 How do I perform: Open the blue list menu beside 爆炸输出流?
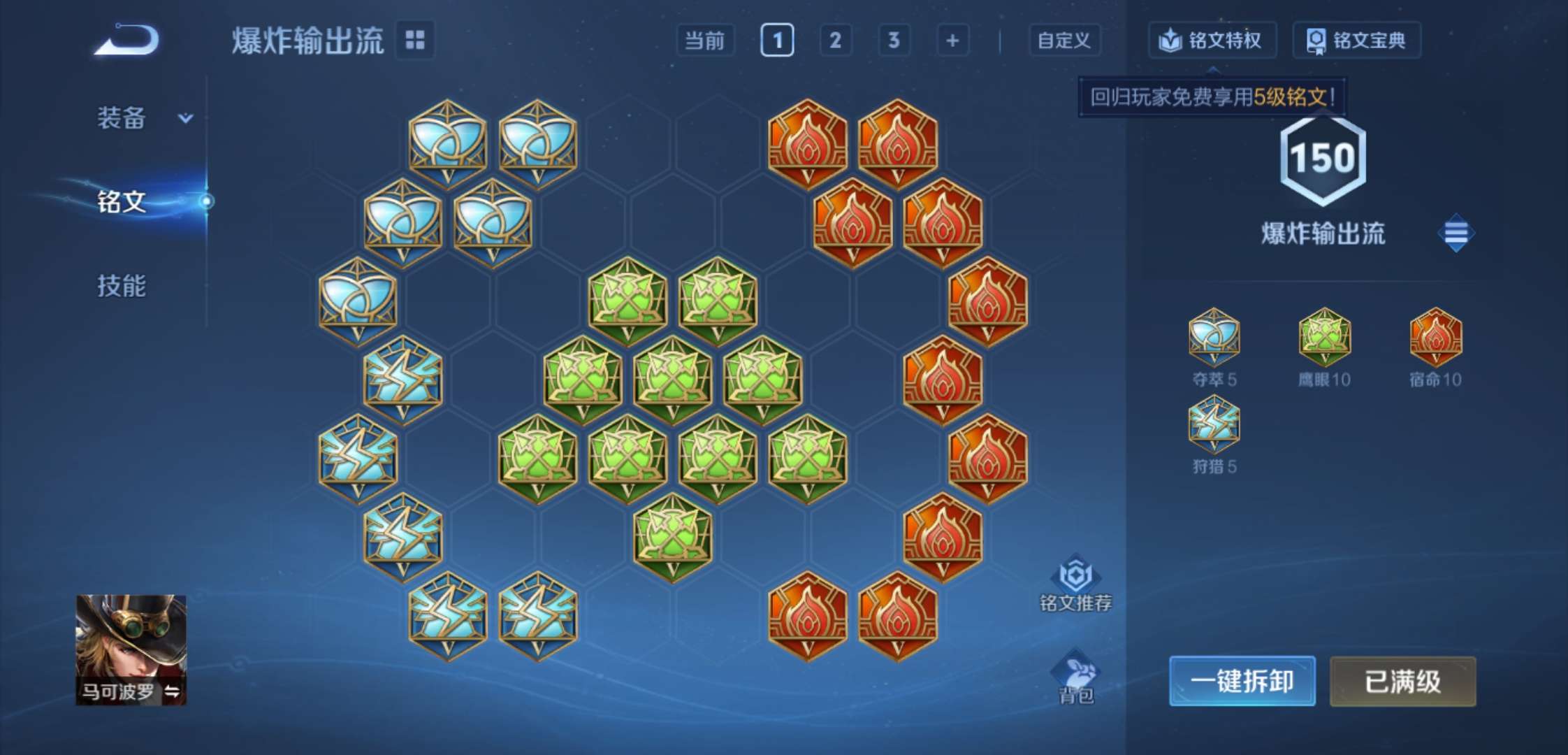(x=1456, y=233)
